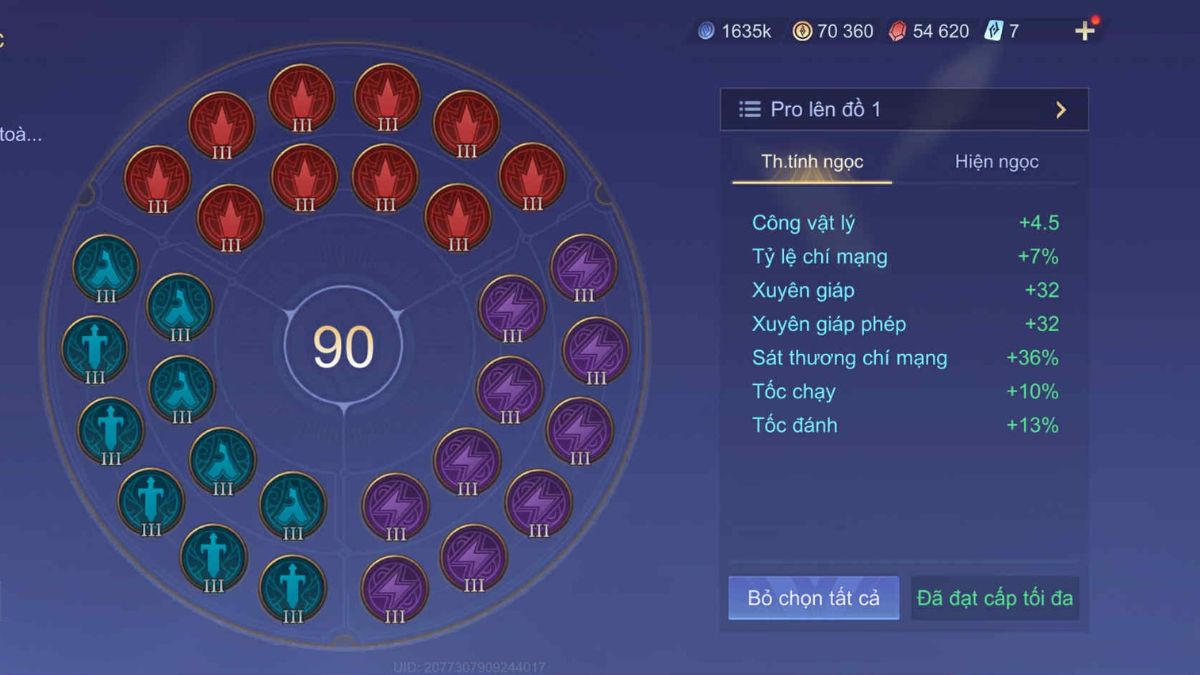Switch to the Hiện ngọc tab
The image size is (1200, 675).
coord(996,162)
